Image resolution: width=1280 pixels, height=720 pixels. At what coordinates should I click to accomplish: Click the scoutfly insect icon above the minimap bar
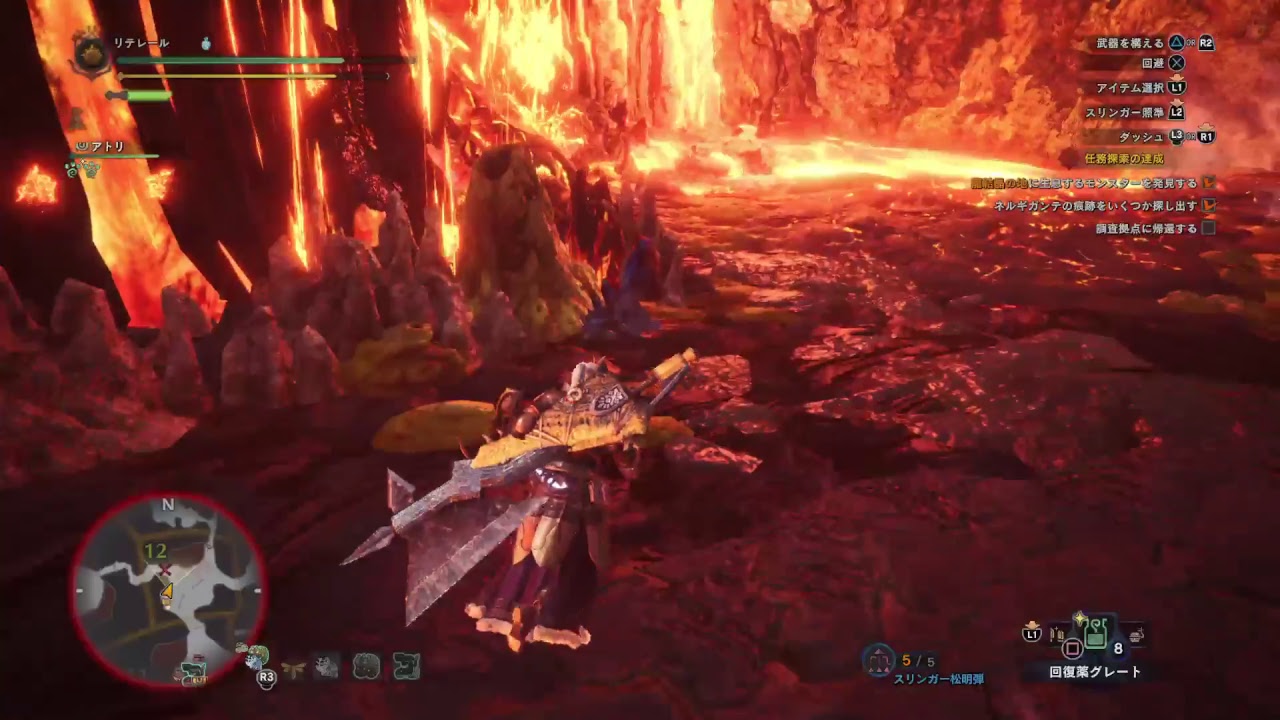(x=292, y=667)
